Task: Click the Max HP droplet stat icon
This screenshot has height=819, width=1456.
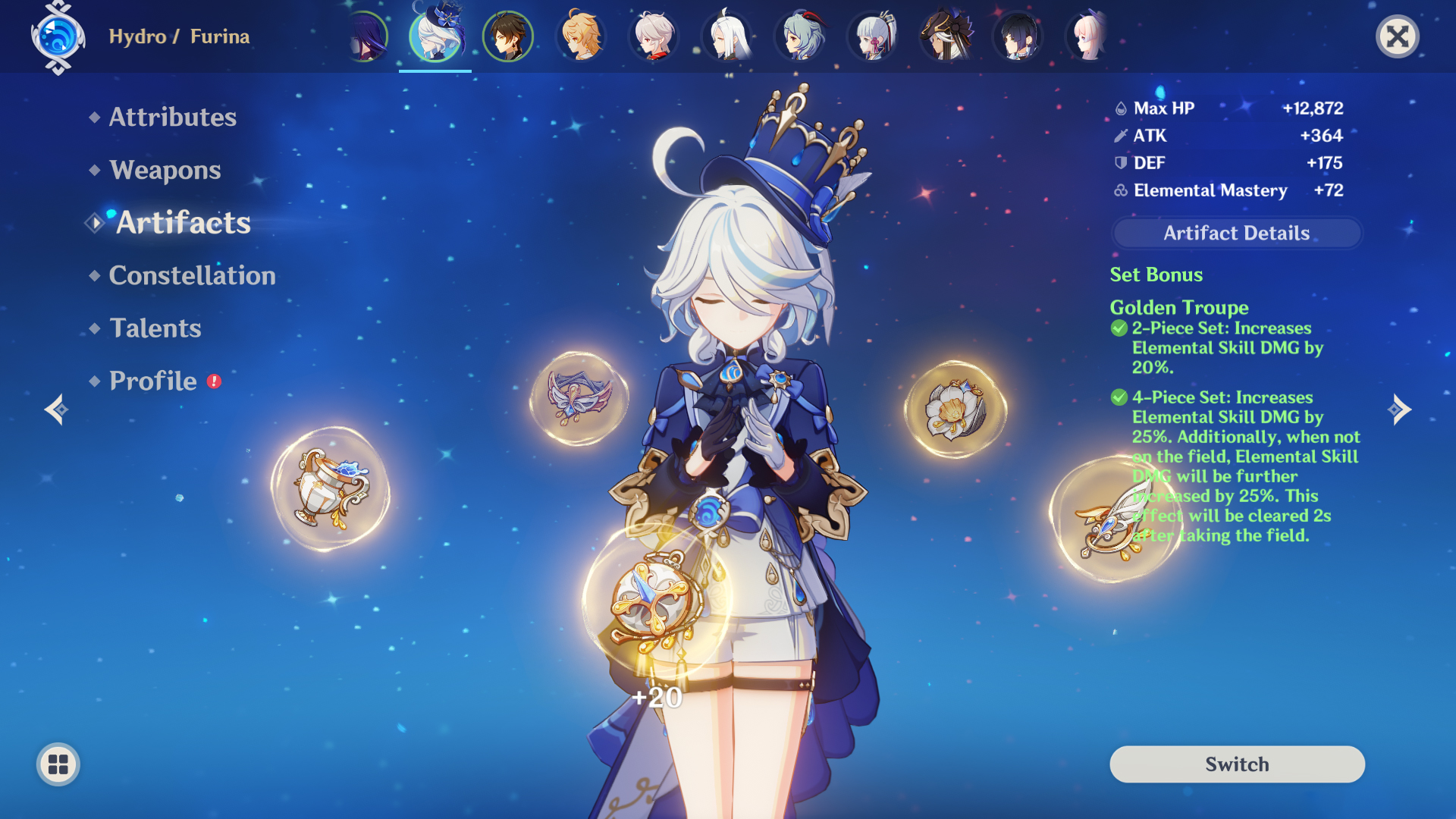Action: click(x=1120, y=108)
